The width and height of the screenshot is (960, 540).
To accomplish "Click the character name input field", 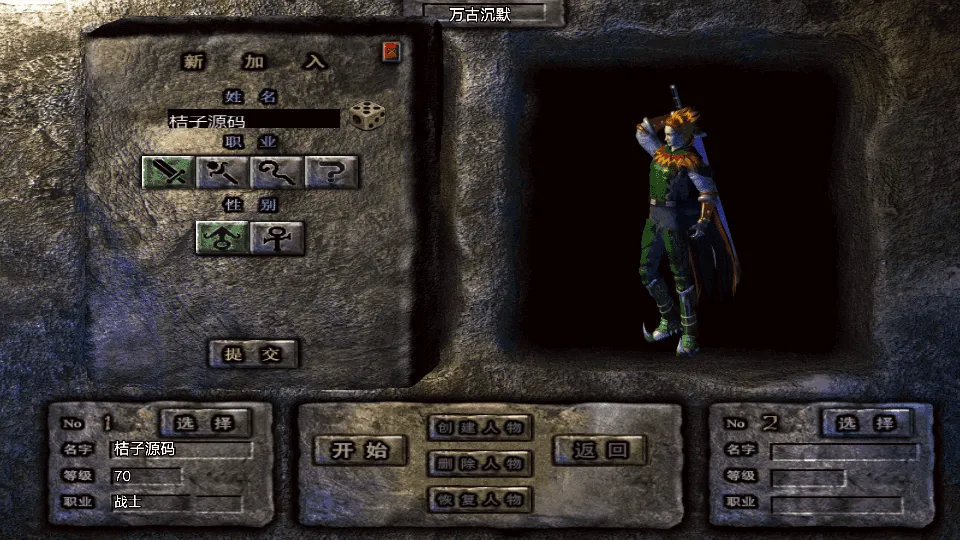I will [x=254, y=119].
